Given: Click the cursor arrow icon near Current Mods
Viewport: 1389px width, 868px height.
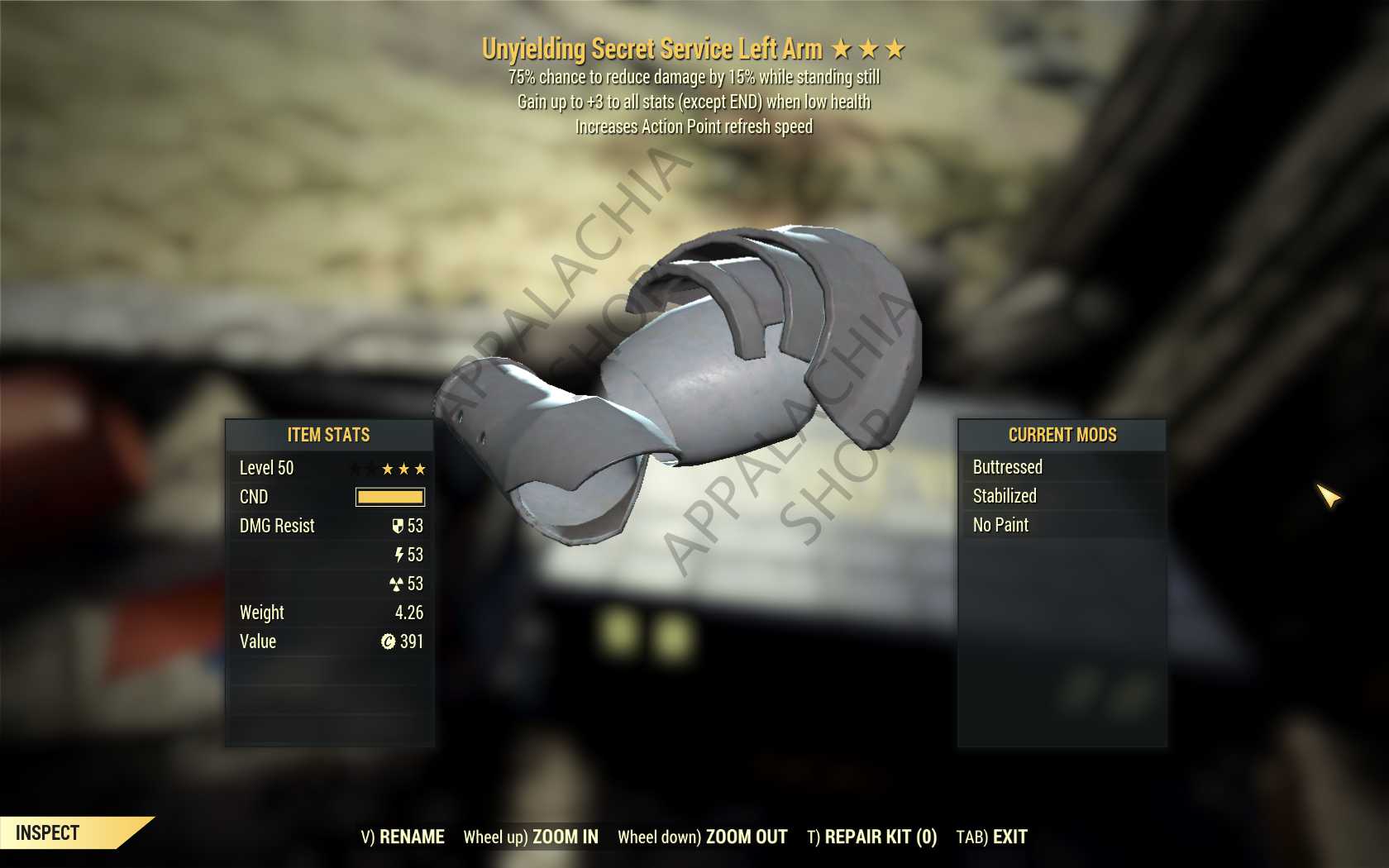Looking at the screenshot, I should tap(1327, 497).
